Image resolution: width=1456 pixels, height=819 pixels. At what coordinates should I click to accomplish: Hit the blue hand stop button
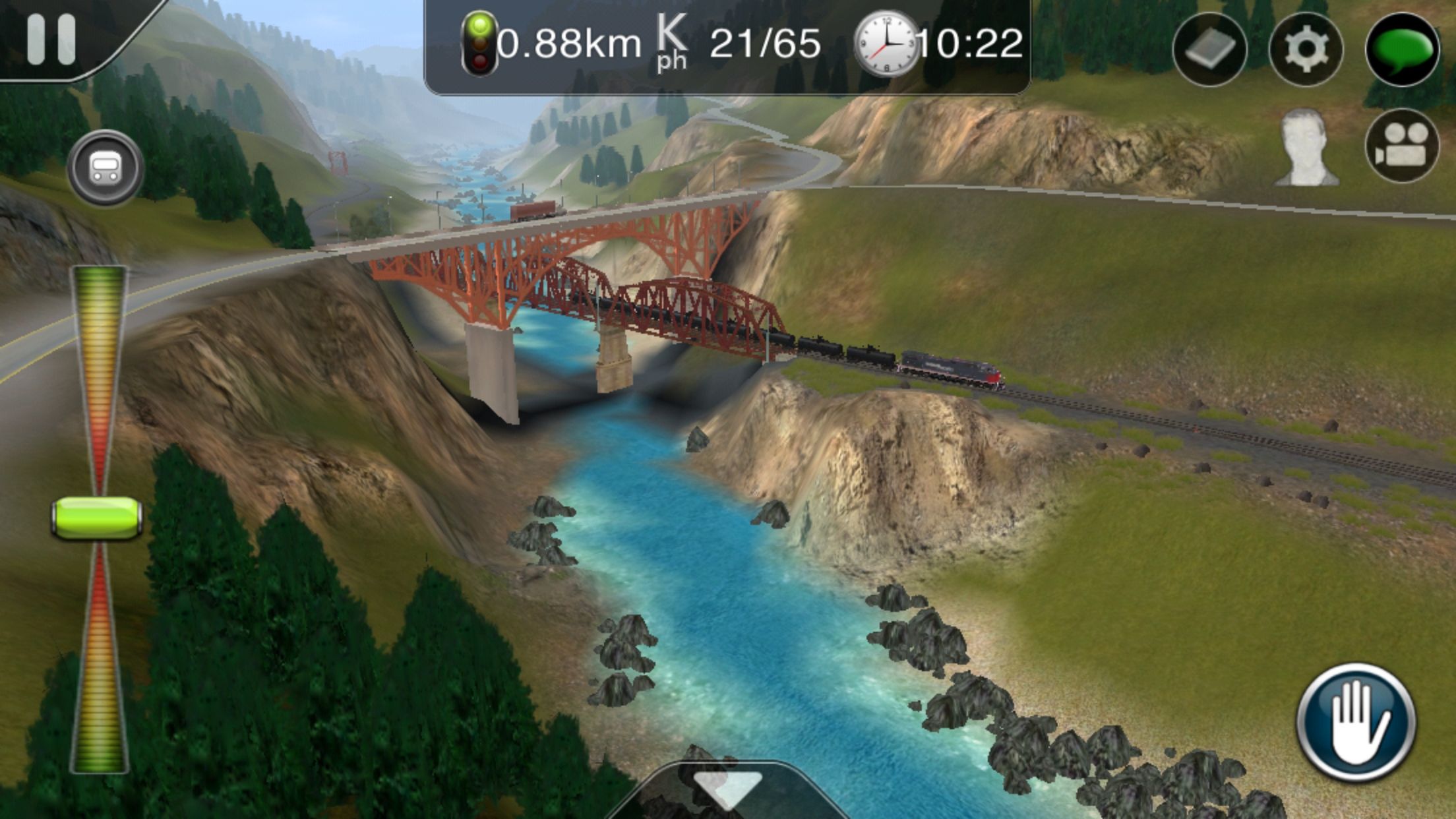[1356, 722]
